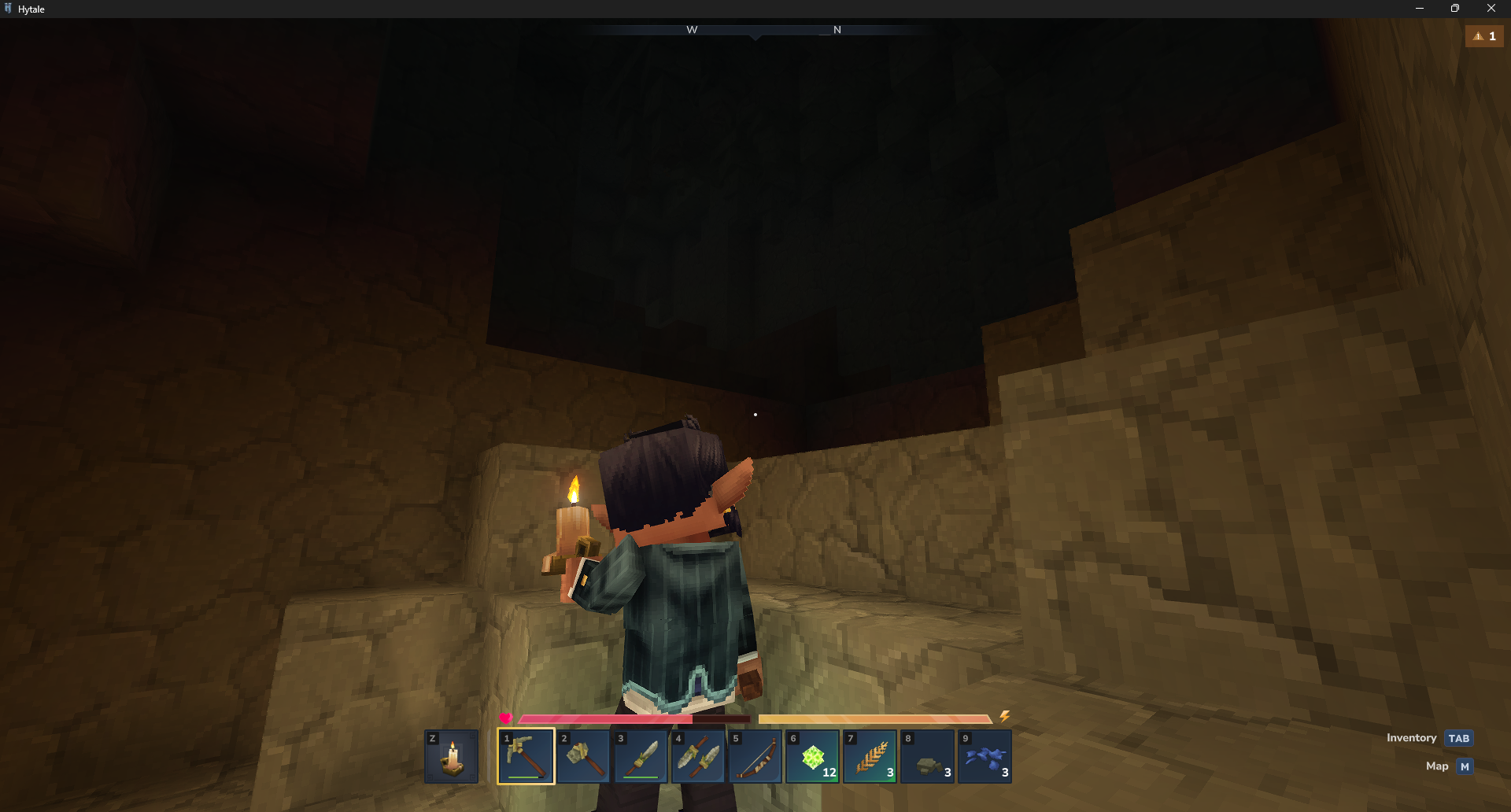Pick the feather stack in slot 7
1511x812 pixels.
[871, 755]
